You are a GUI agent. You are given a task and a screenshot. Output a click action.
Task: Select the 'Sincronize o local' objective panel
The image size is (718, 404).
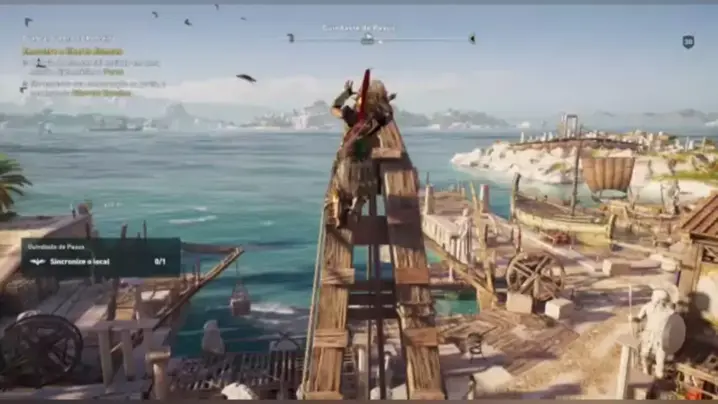tap(100, 257)
